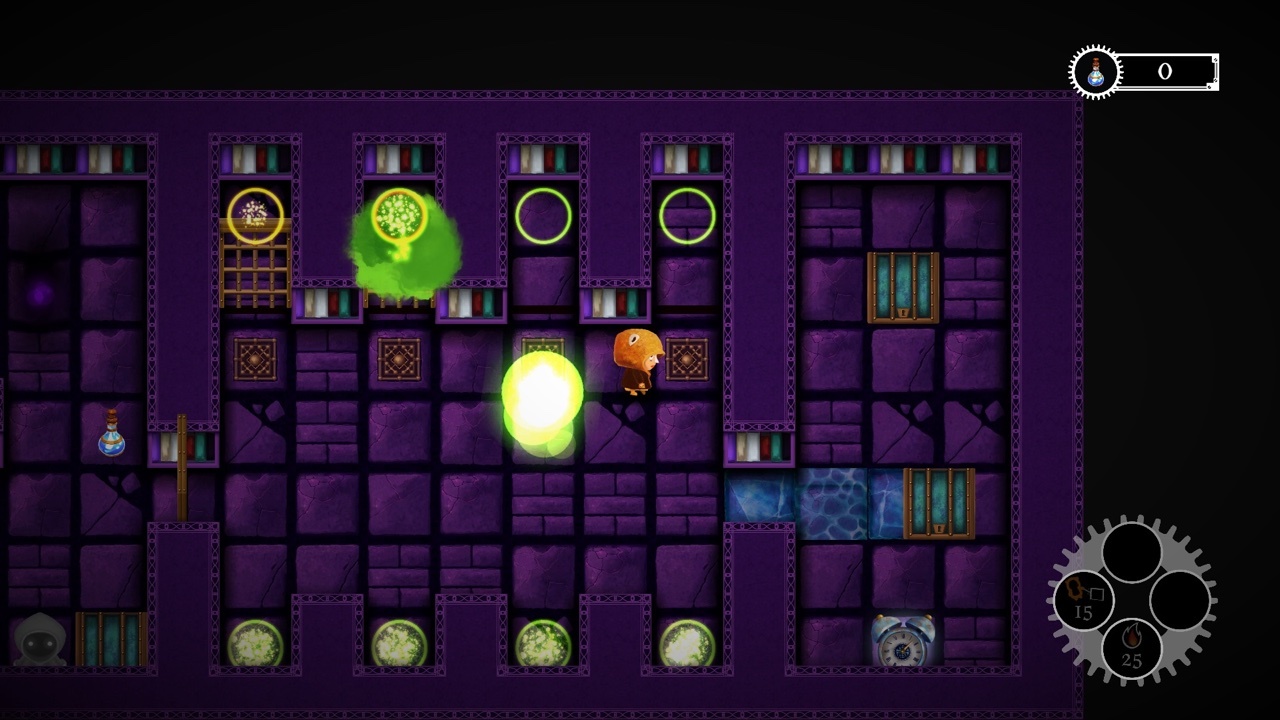Click the monk character on the ledge
The width and height of the screenshot is (1280, 720).
pos(638,365)
